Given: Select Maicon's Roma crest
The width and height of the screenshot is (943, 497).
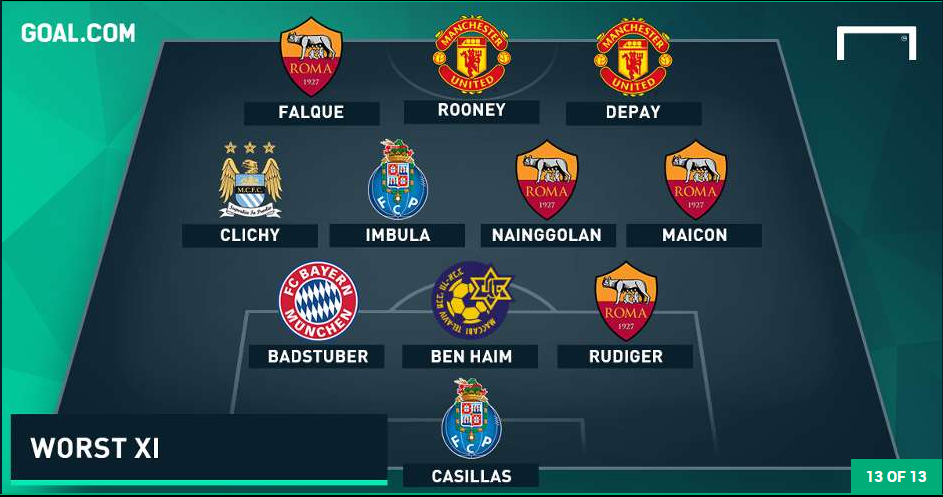Looking at the screenshot, I should click(695, 180).
